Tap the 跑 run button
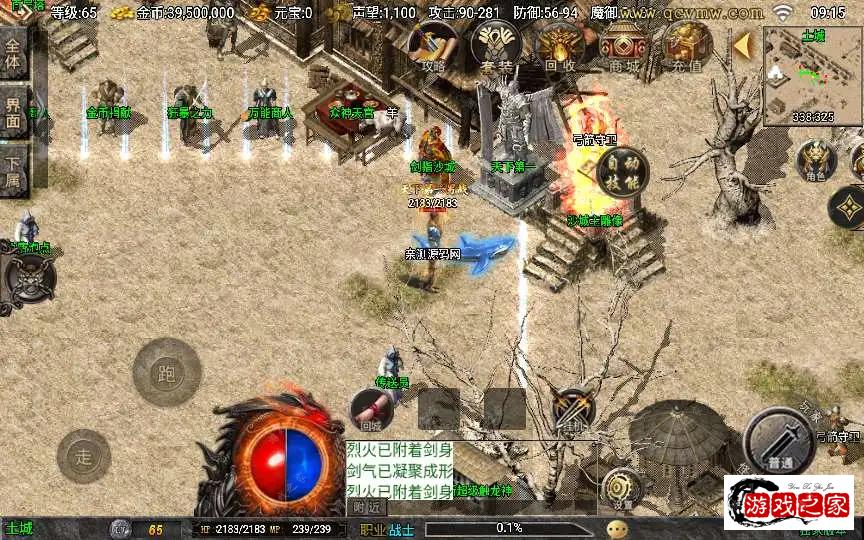This screenshot has width=864, height=540. click(x=167, y=374)
